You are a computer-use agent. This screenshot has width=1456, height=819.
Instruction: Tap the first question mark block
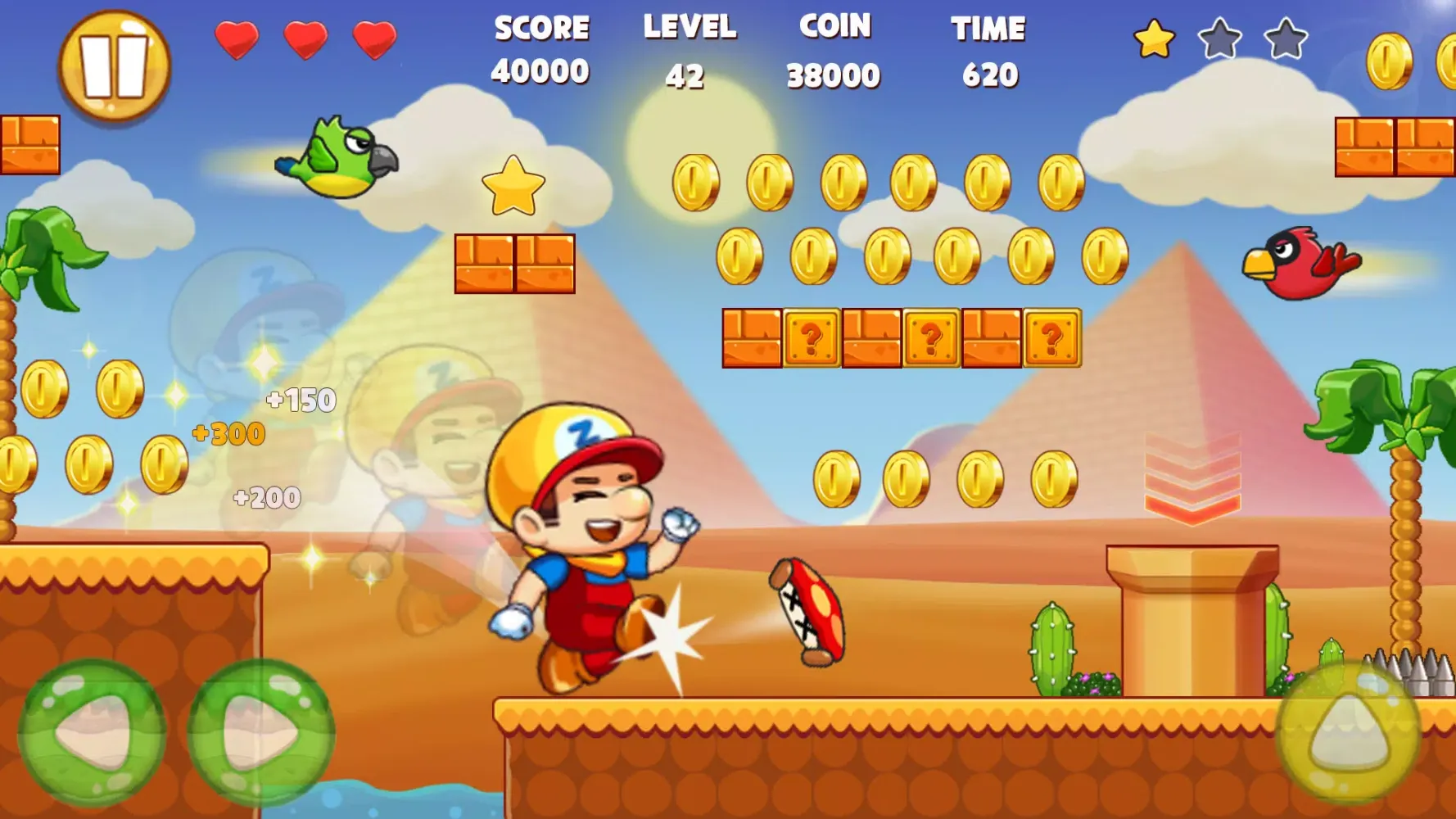click(x=811, y=337)
